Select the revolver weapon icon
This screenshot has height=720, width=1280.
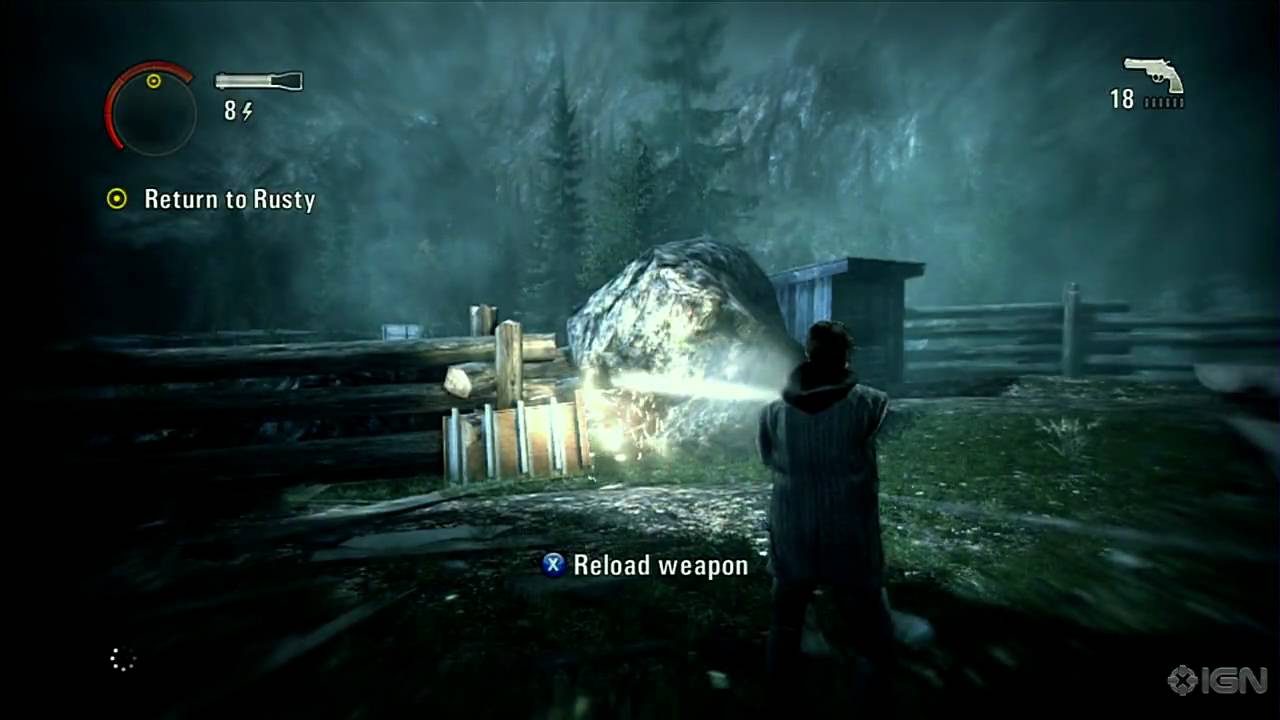coord(1153,74)
